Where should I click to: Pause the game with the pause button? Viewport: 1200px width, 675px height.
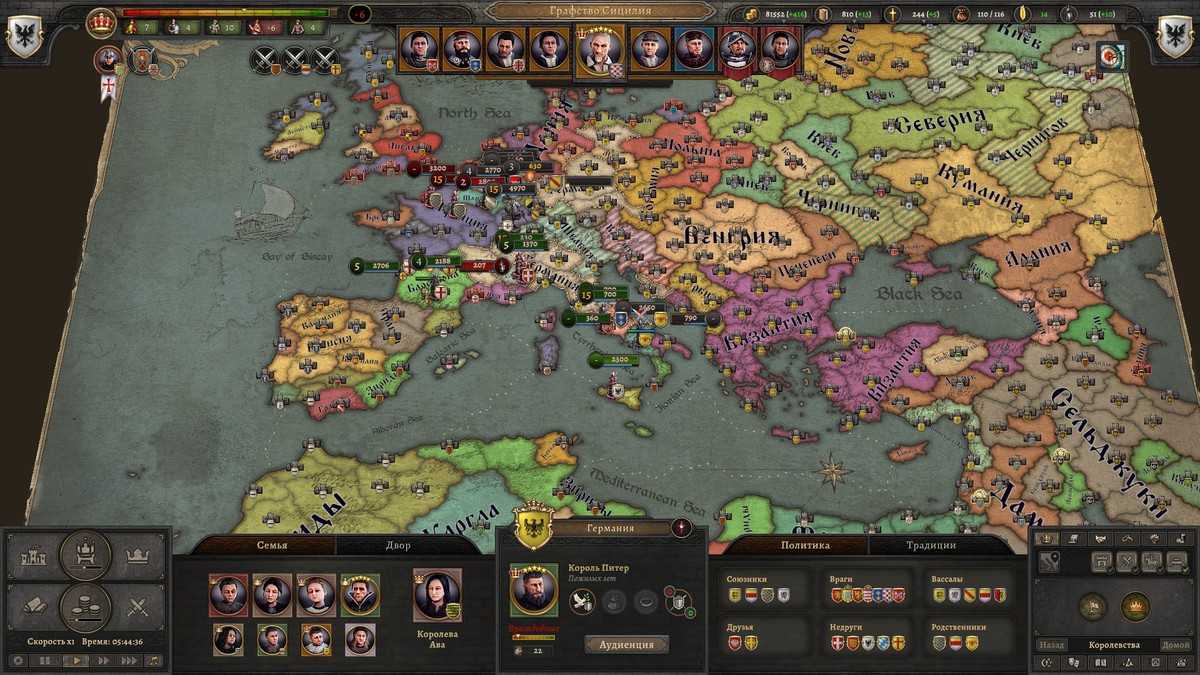coord(45,660)
